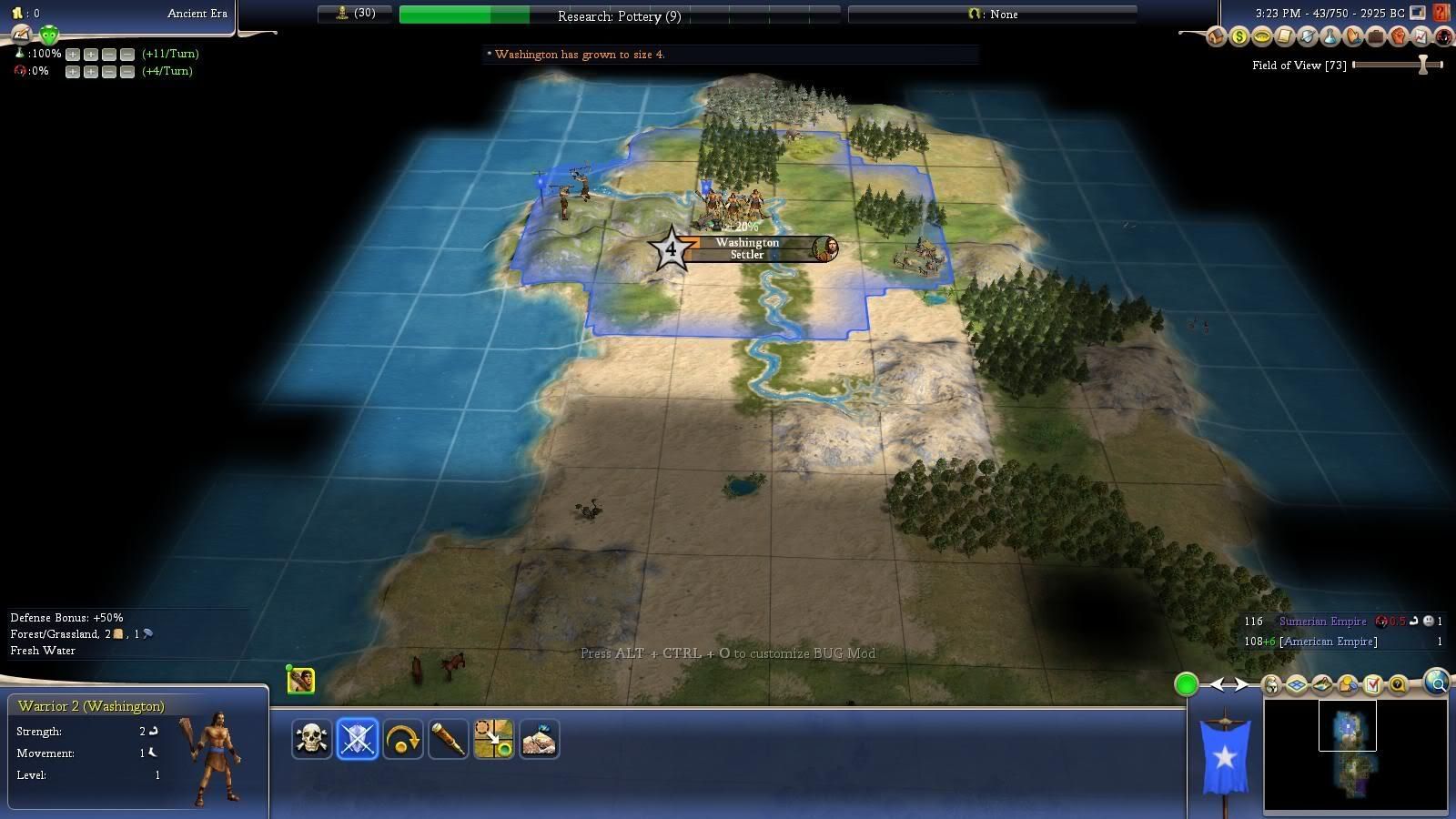The image size is (1456, 819).
Task: Select the Washington city name bar
Action: (x=748, y=248)
